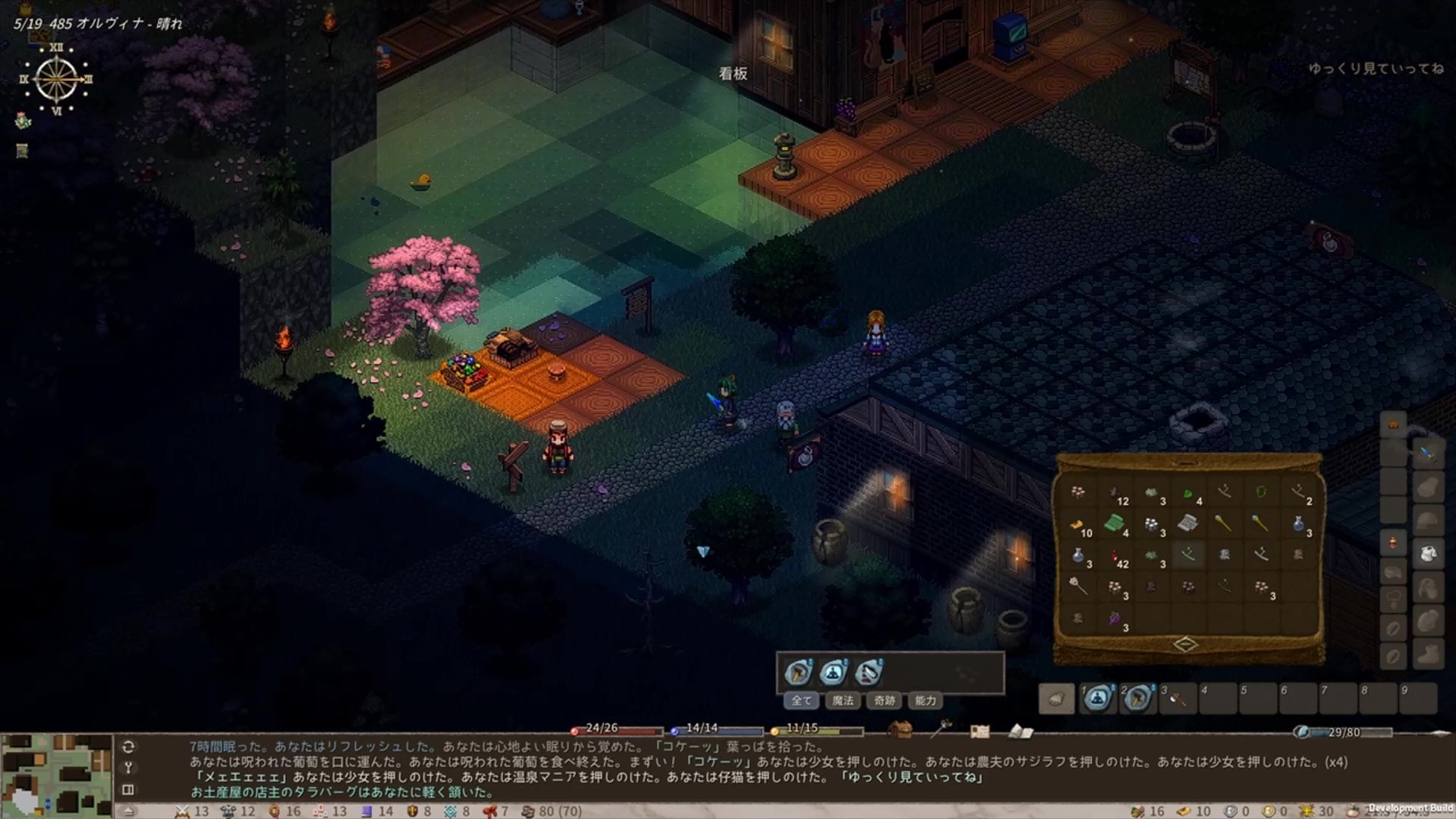The image size is (1456, 819).
Task: Open the spellbook journal icon
Action: (1021, 731)
